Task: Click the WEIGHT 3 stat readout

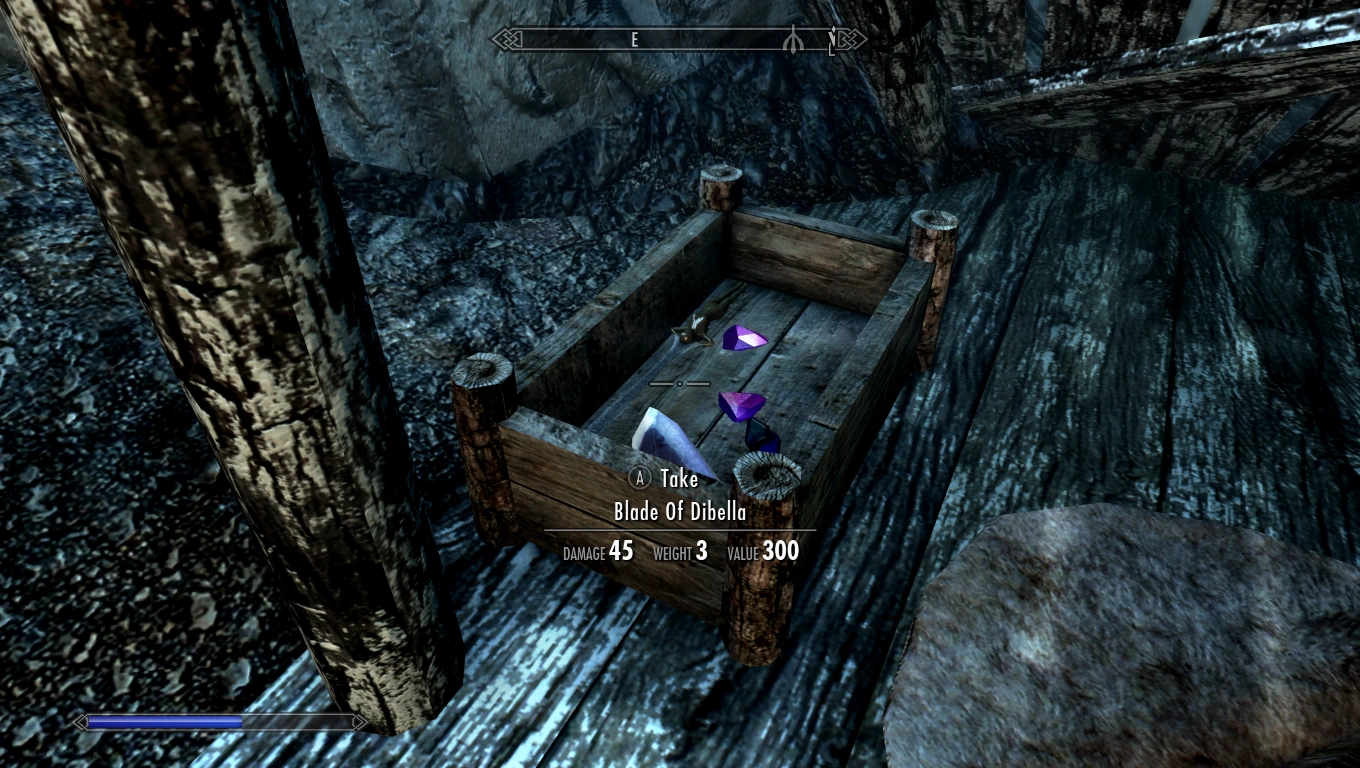Action: (681, 552)
